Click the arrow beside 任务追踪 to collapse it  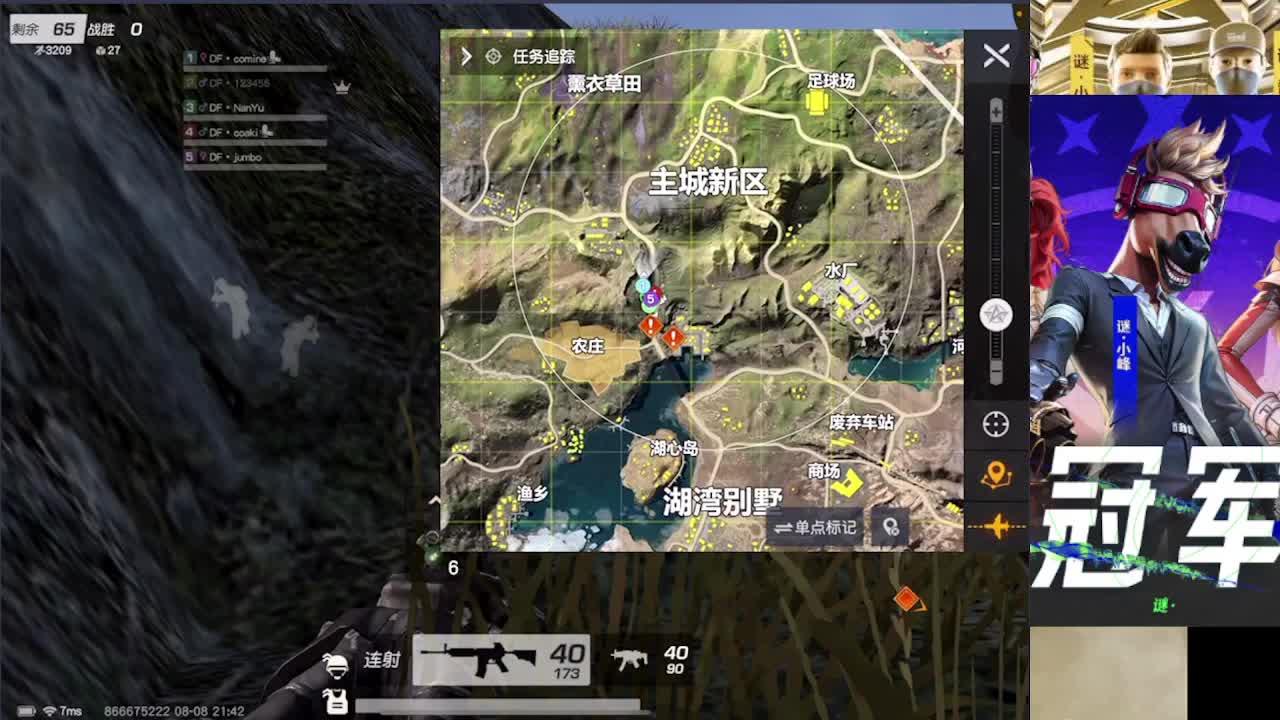point(466,57)
